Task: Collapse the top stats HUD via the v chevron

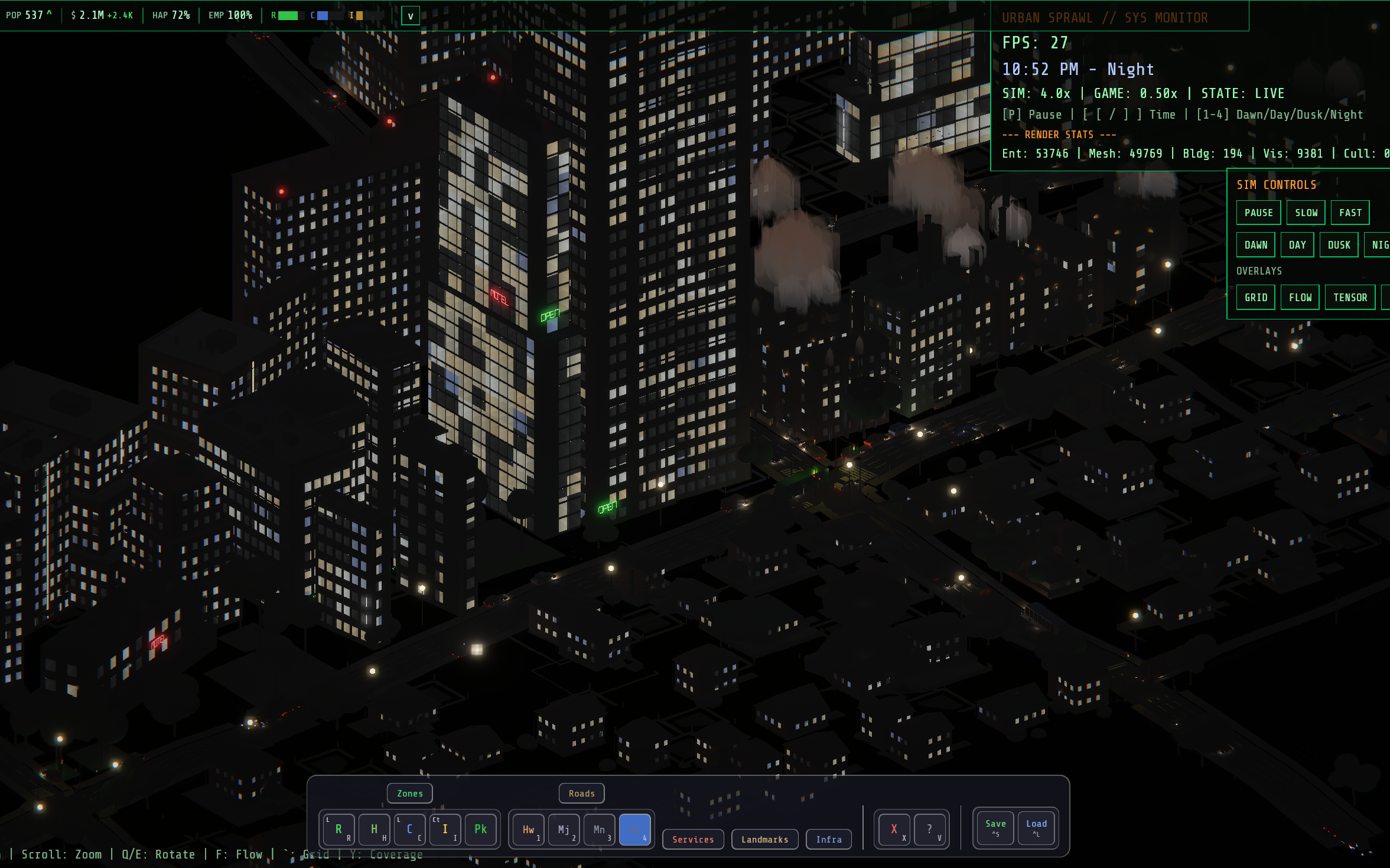Action: [x=410, y=15]
